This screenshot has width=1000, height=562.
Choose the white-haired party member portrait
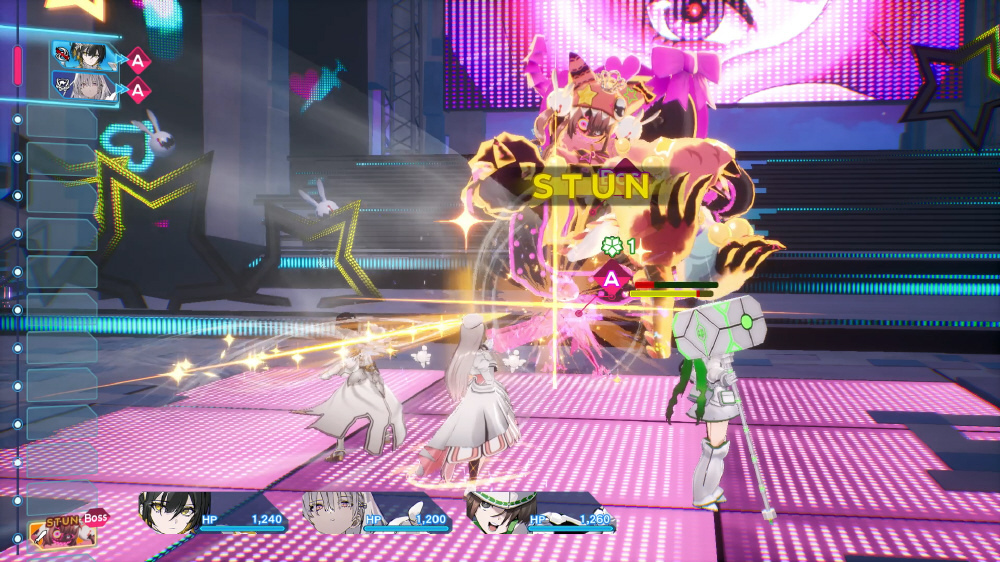tap(335, 514)
